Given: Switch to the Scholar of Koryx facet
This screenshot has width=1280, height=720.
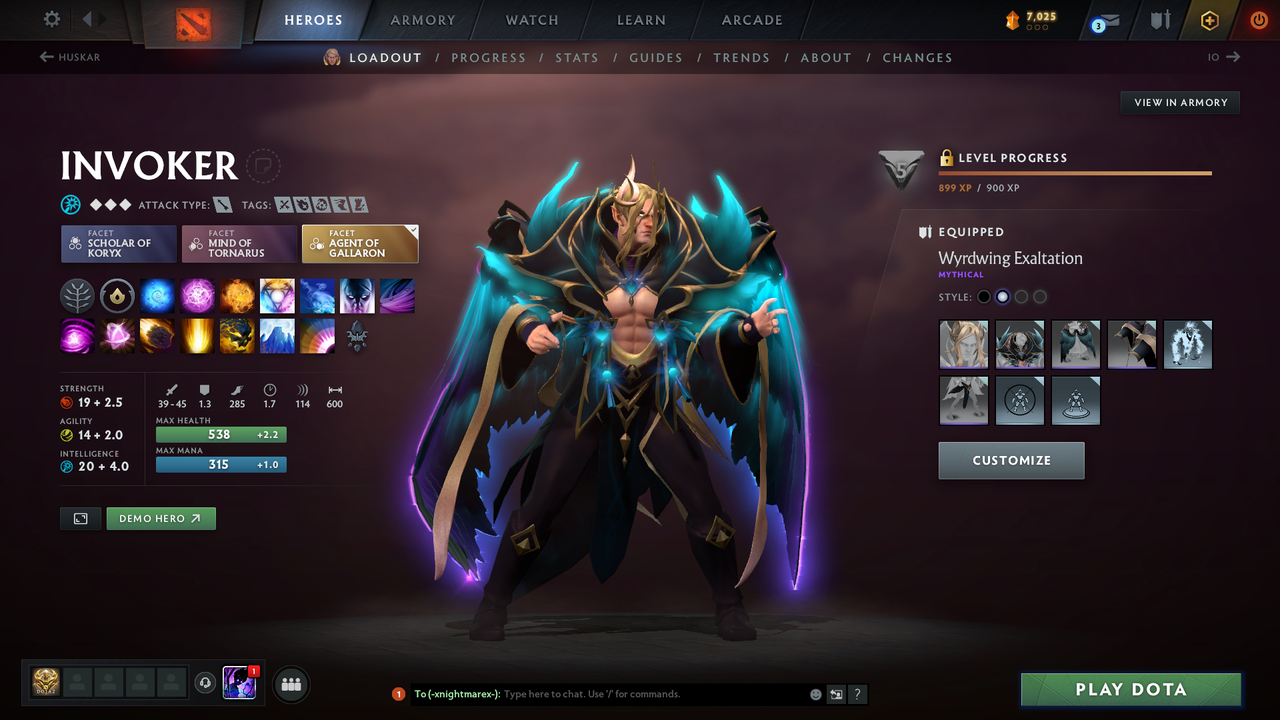Looking at the screenshot, I should coord(118,243).
